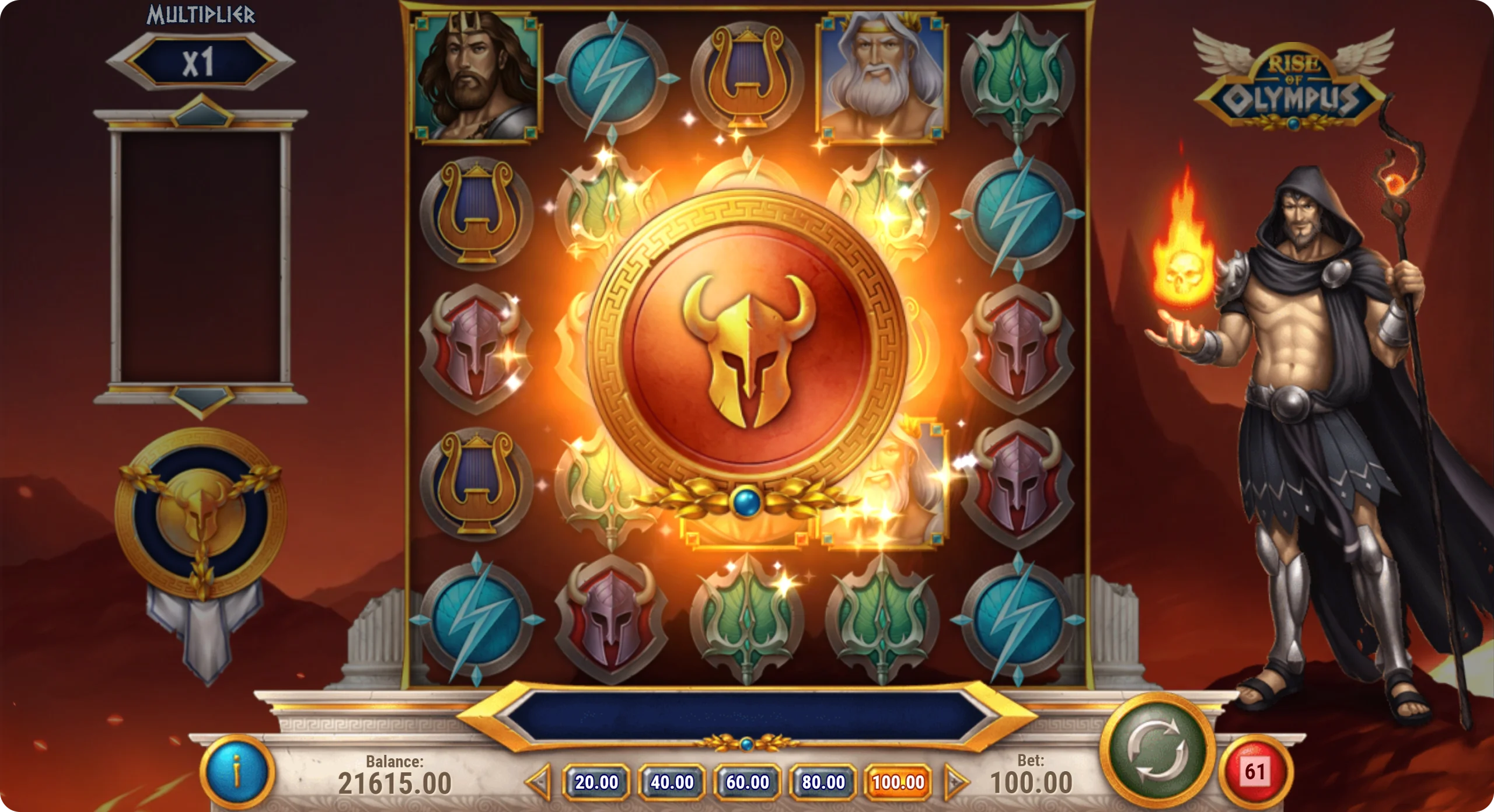Increase bet with the right arrow
1494x812 pixels.
coord(955,782)
